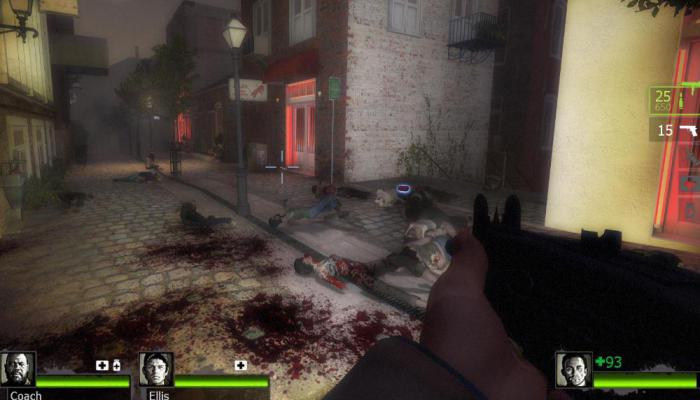This screenshot has height=400, width=700.
Task: Click Ellis's first aid kit icon
Action: [240, 365]
